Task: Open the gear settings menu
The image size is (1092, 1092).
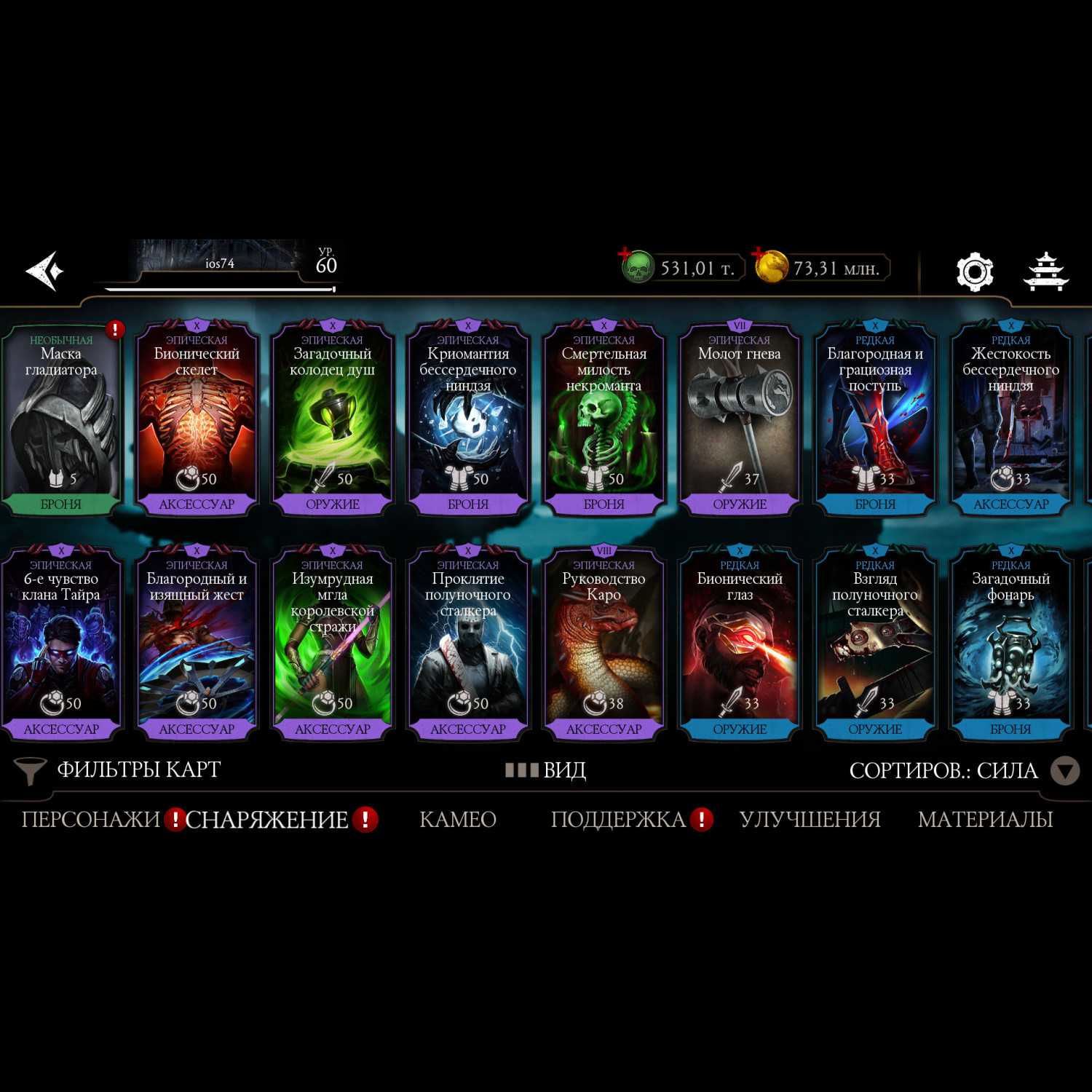Action: (x=974, y=272)
